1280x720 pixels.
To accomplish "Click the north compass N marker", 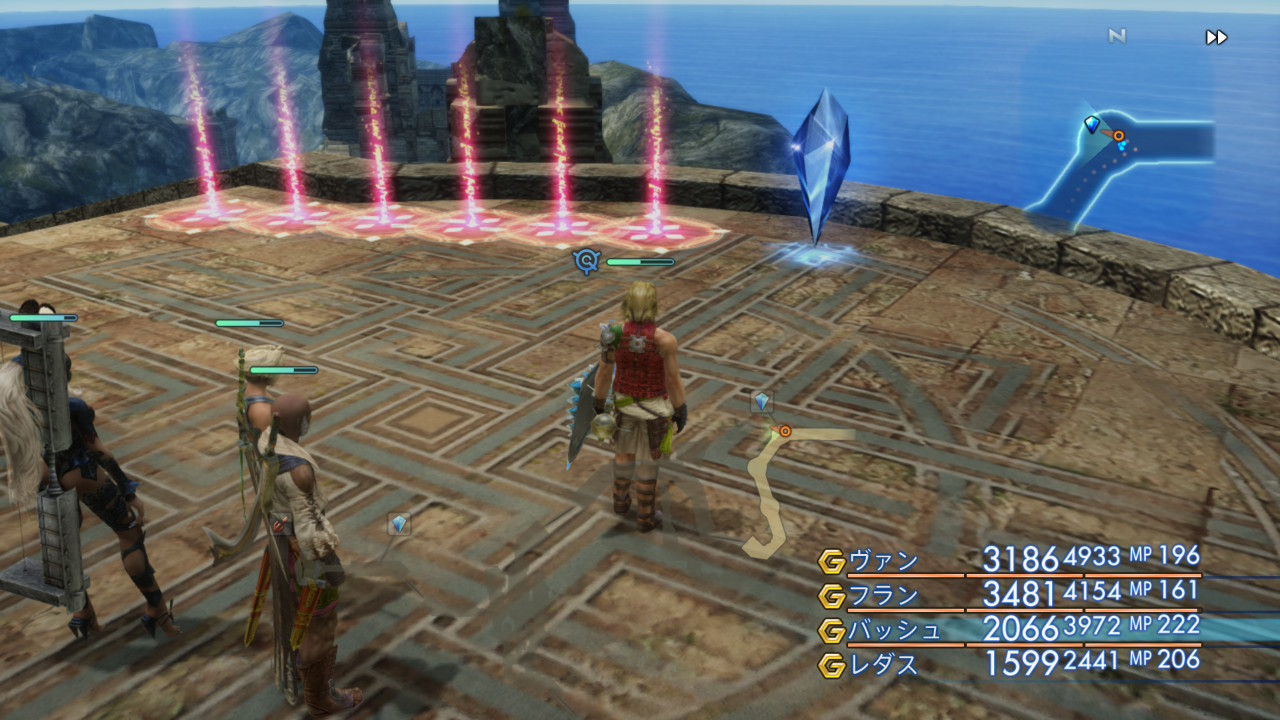I will [1117, 37].
